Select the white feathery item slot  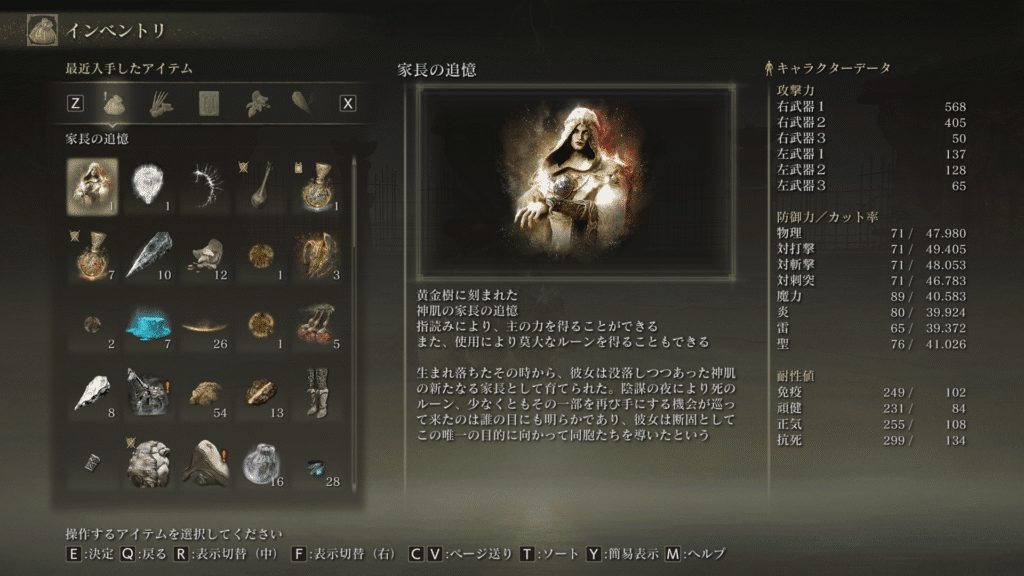click(149, 185)
